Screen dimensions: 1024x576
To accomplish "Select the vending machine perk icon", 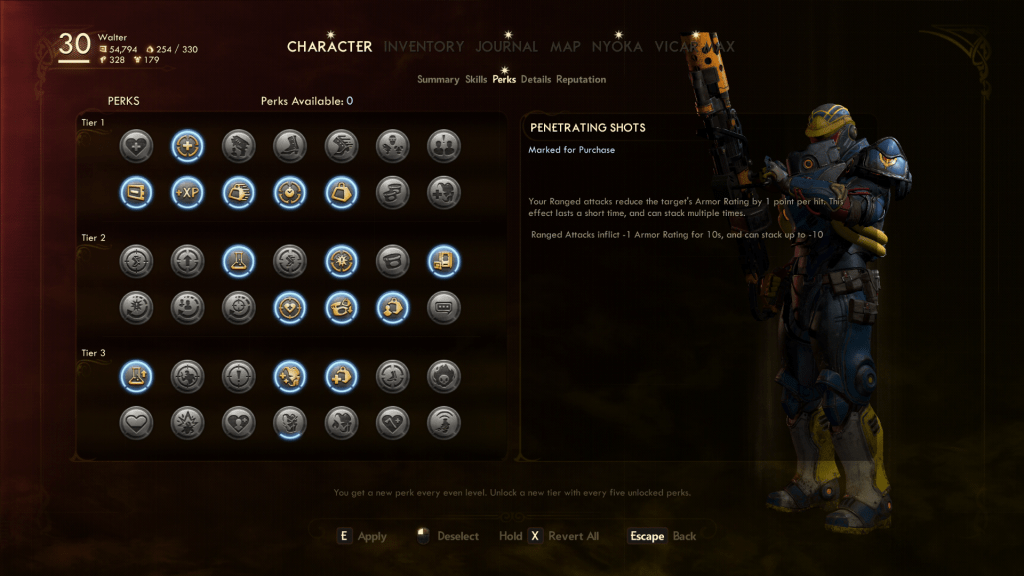I will click(443, 262).
